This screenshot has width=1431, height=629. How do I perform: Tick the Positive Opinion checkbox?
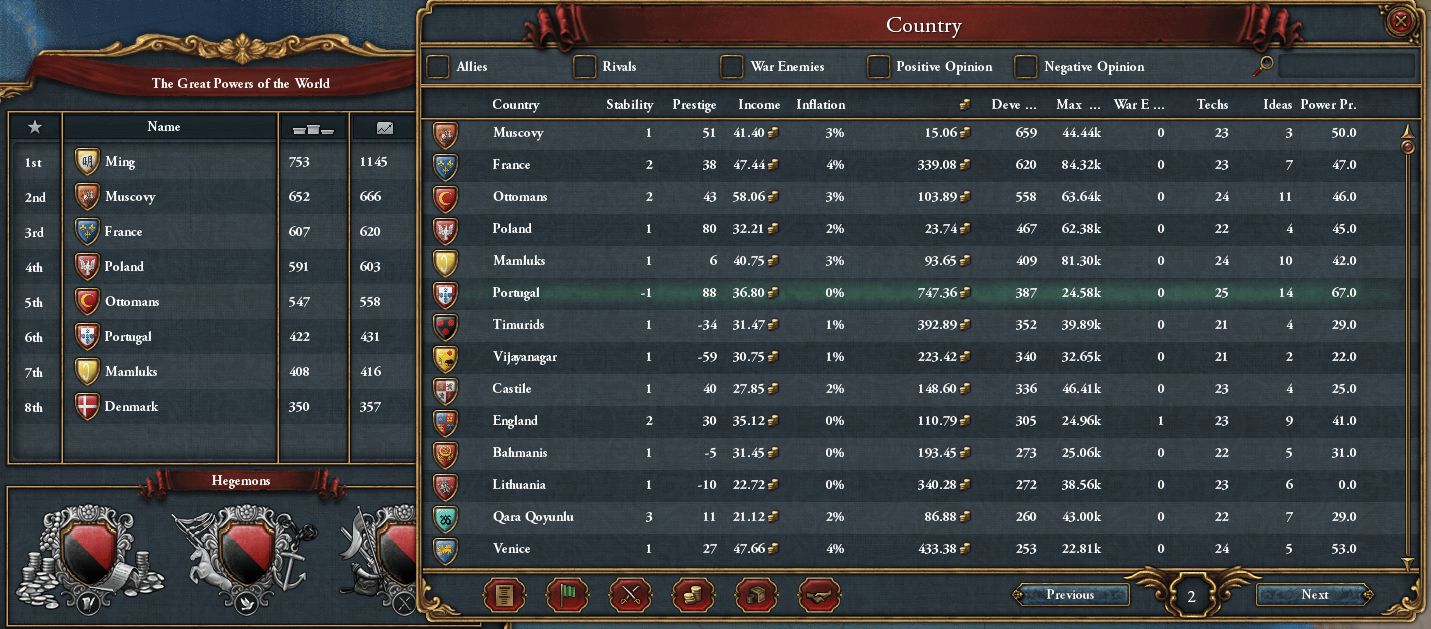point(878,67)
